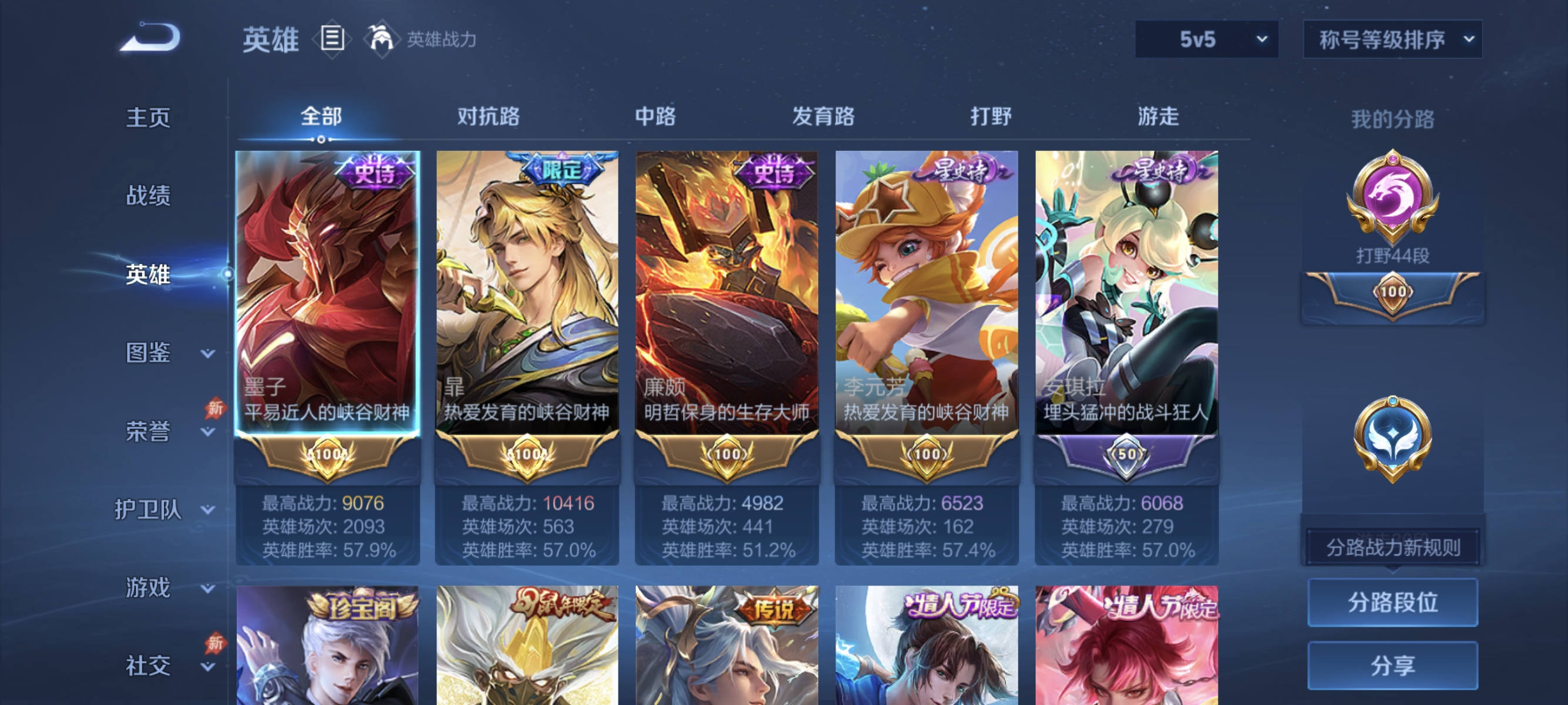Viewport: 1568px width, 705px height.
Task: Select the 荣誉 sidebar entry
Action: coord(148,431)
